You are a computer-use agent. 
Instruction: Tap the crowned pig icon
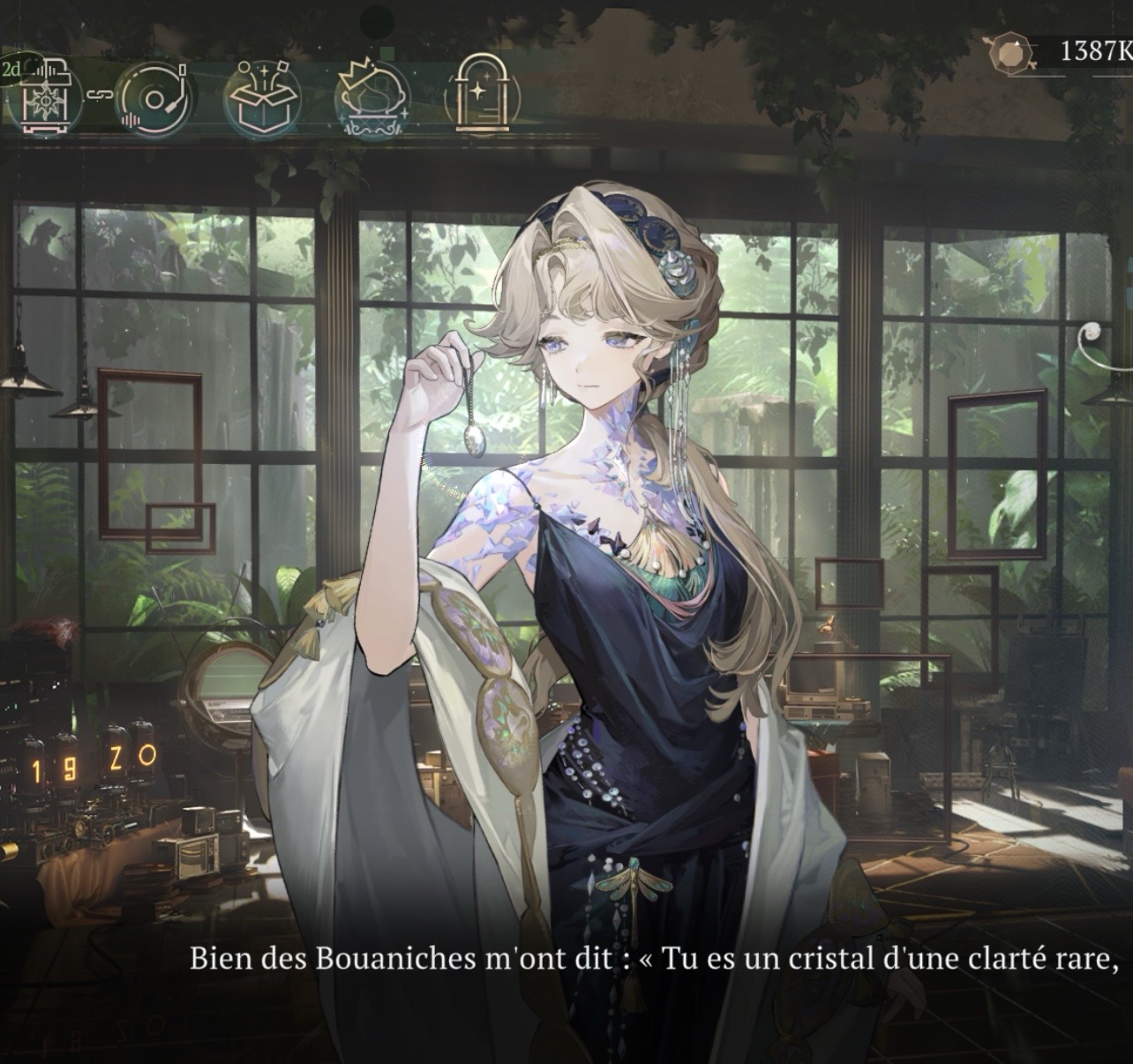point(373,97)
